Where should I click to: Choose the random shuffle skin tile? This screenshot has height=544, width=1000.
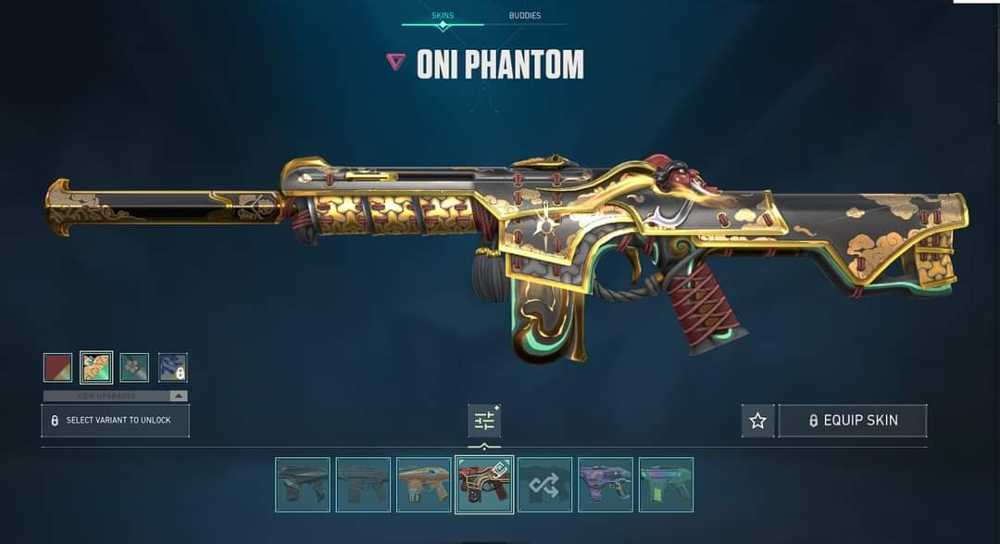(545, 484)
